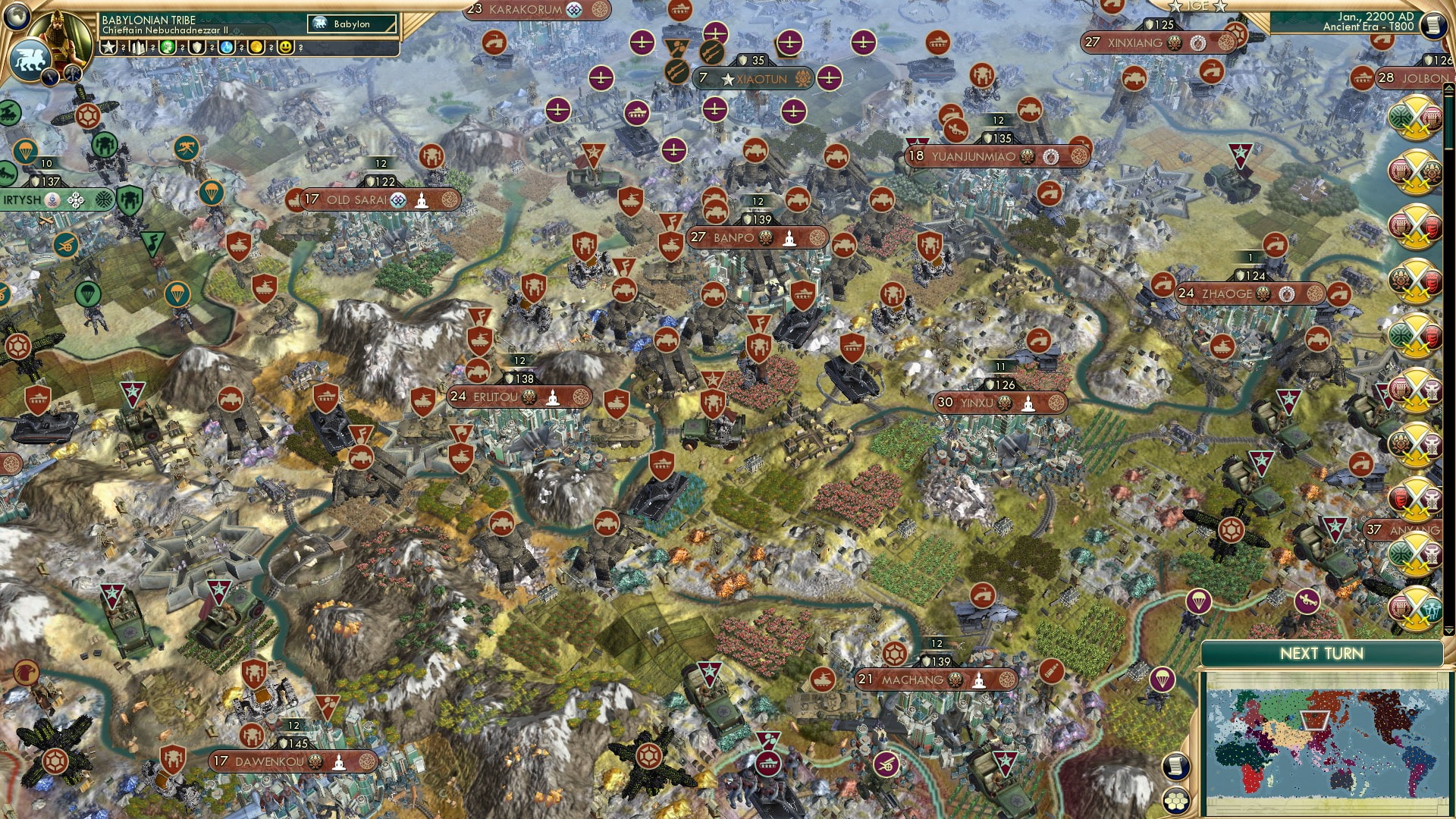
Task: Click the happiness smiley icon in the top bar
Action: point(284,48)
